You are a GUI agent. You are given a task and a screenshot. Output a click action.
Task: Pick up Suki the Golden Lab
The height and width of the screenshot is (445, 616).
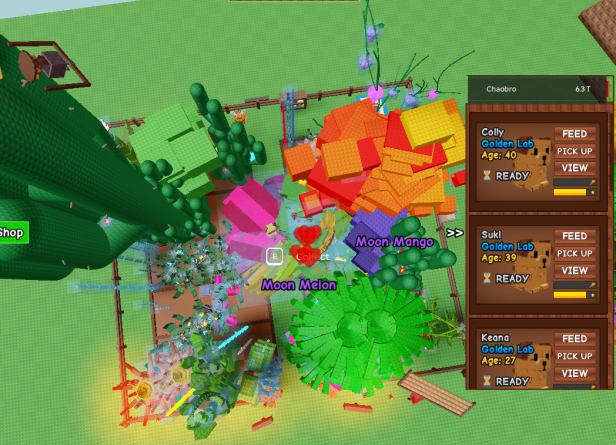click(x=574, y=254)
